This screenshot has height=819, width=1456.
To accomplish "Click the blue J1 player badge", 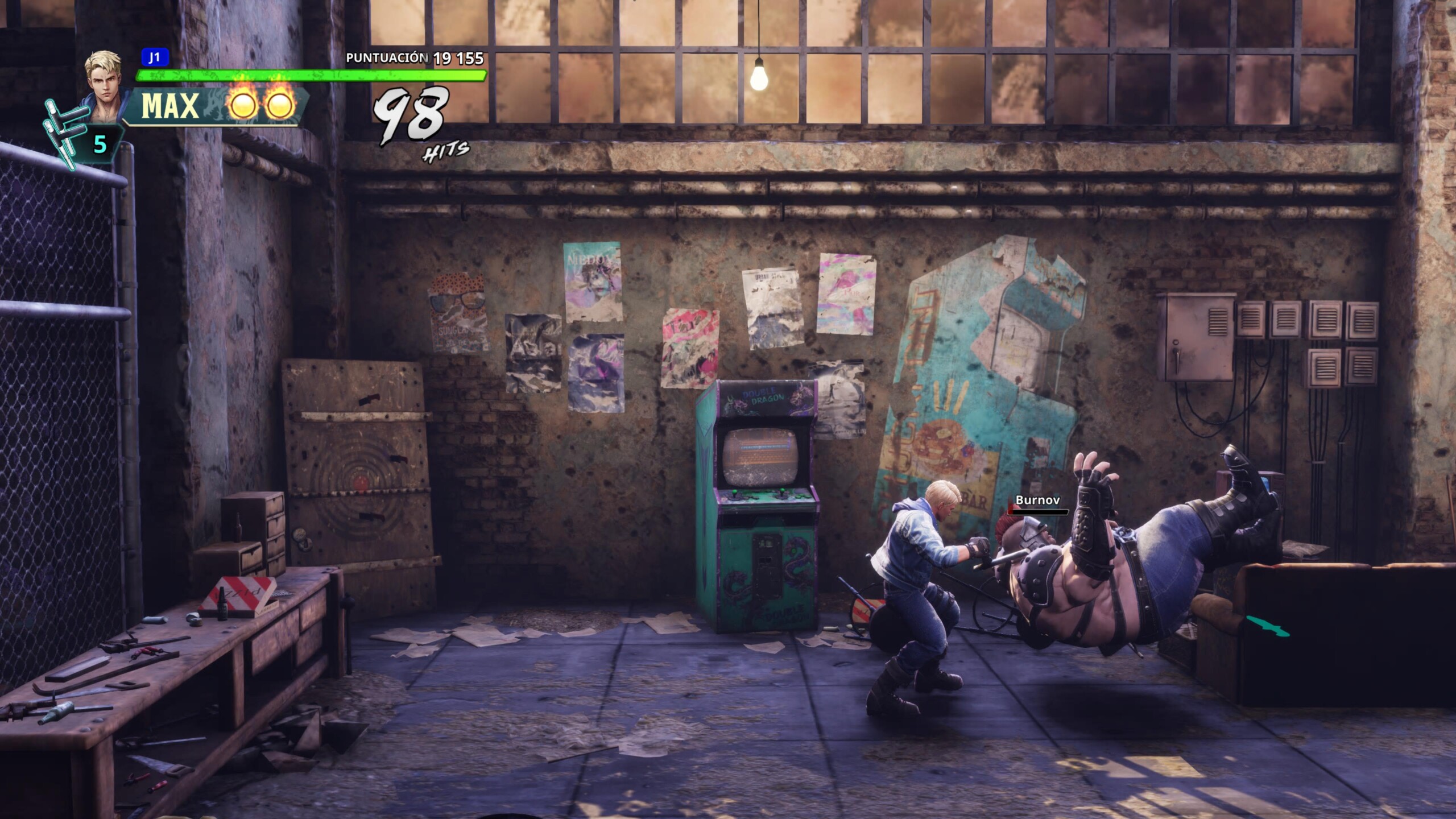I will [x=154, y=57].
